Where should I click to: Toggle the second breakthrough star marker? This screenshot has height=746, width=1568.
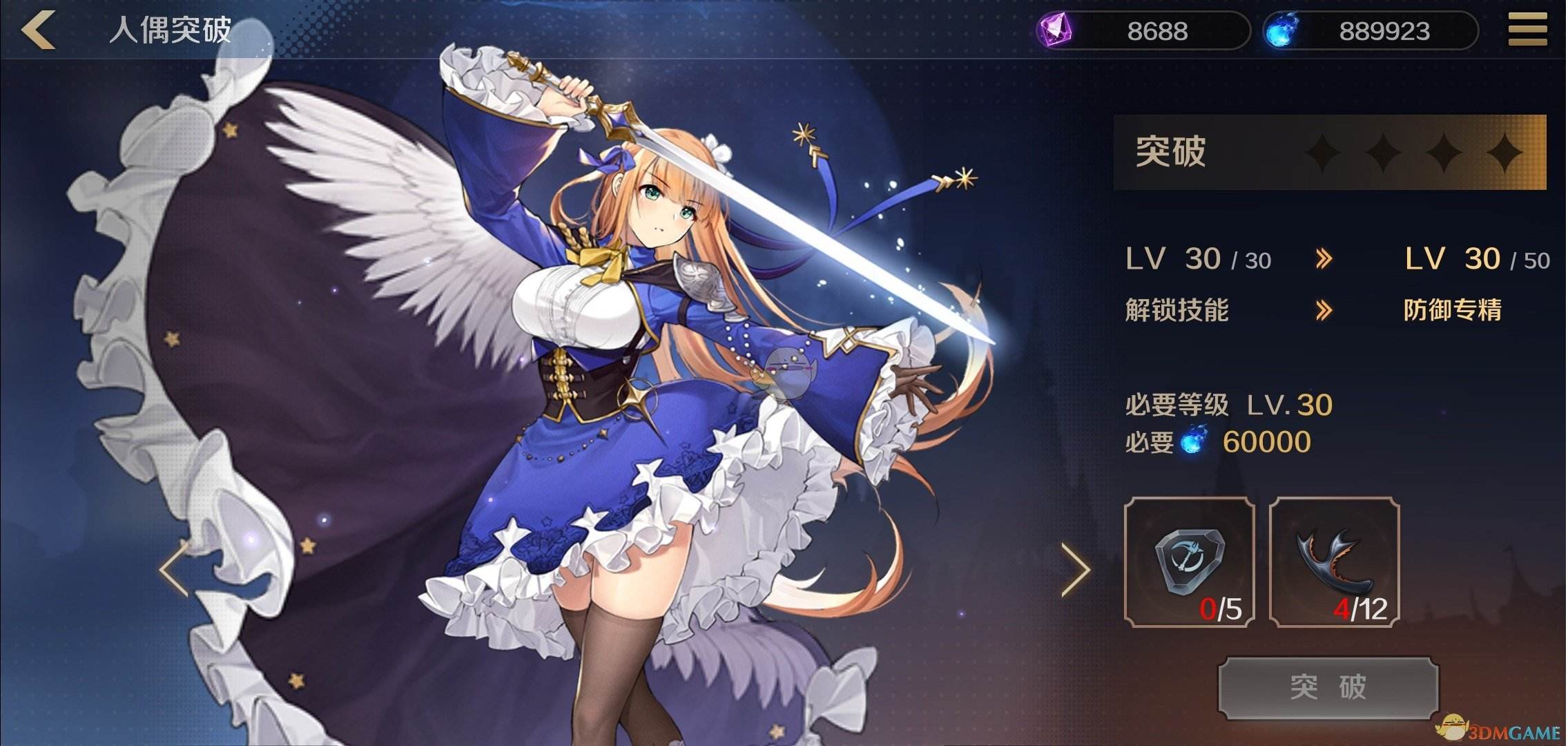coord(1382,153)
